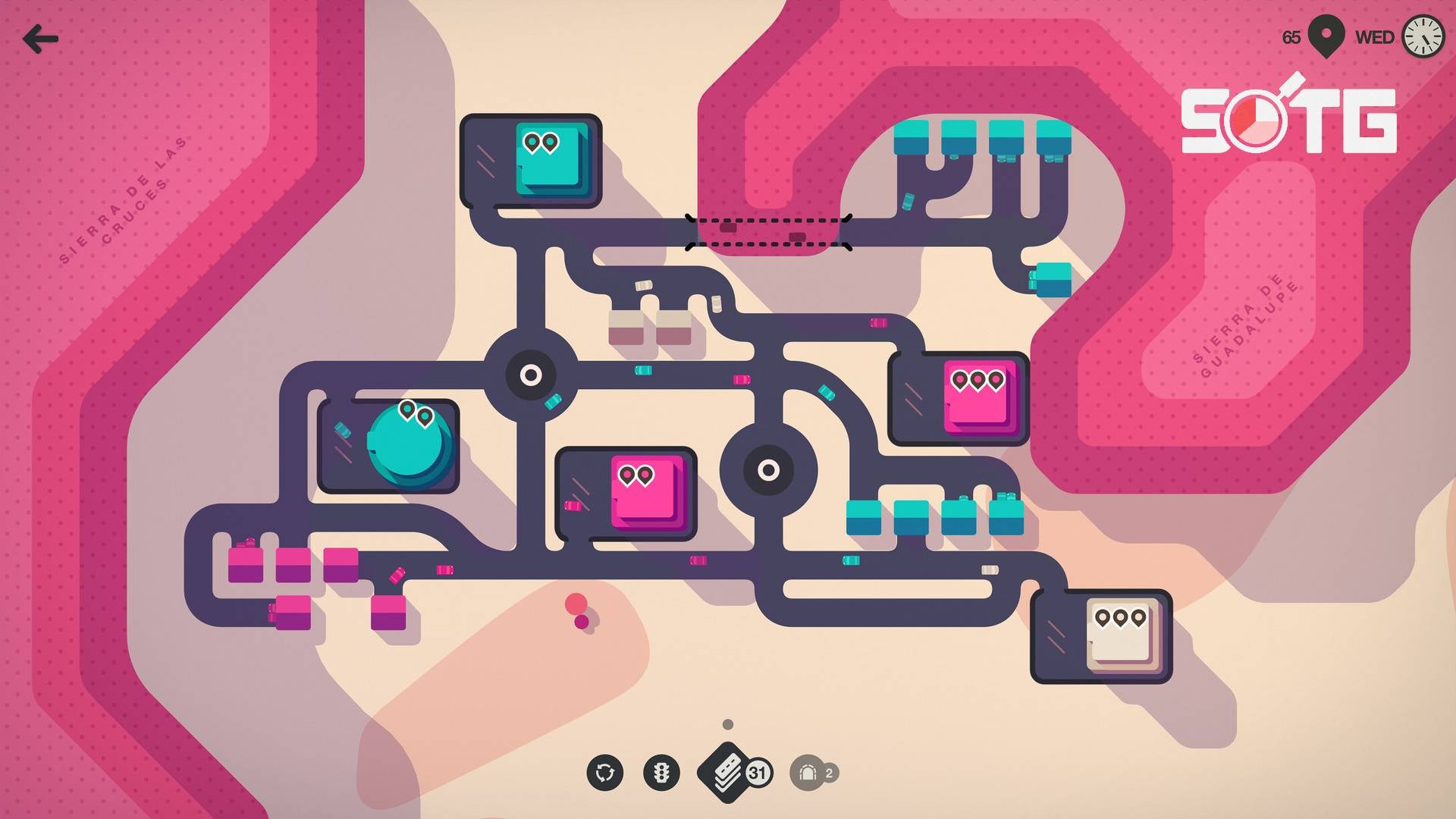Pick the tunnel tool
Screen dimensions: 1456x819
tap(808, 773)
